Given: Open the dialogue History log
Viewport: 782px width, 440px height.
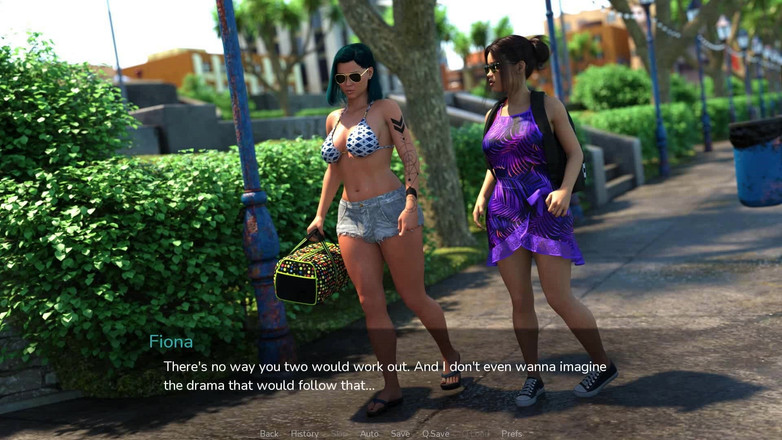Looking at the screenshot, I should (304, 434).
